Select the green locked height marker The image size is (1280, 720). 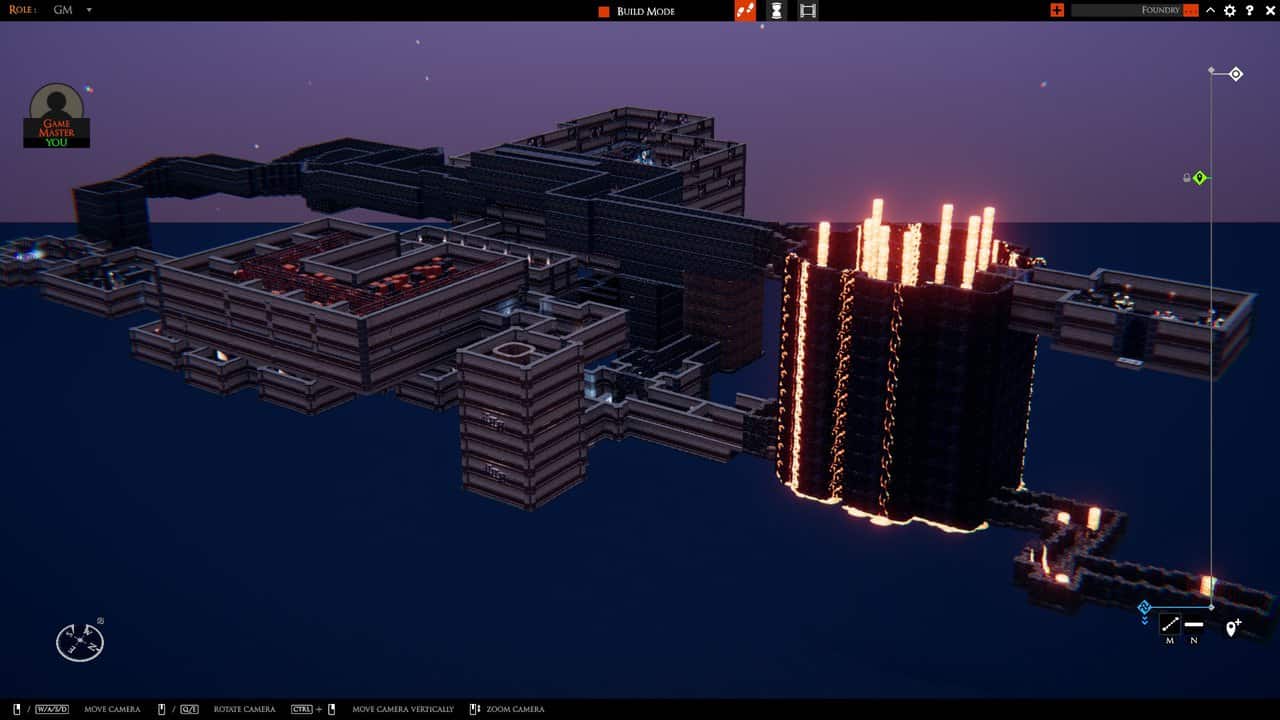pyautogui.click(x=1200, y=178)
